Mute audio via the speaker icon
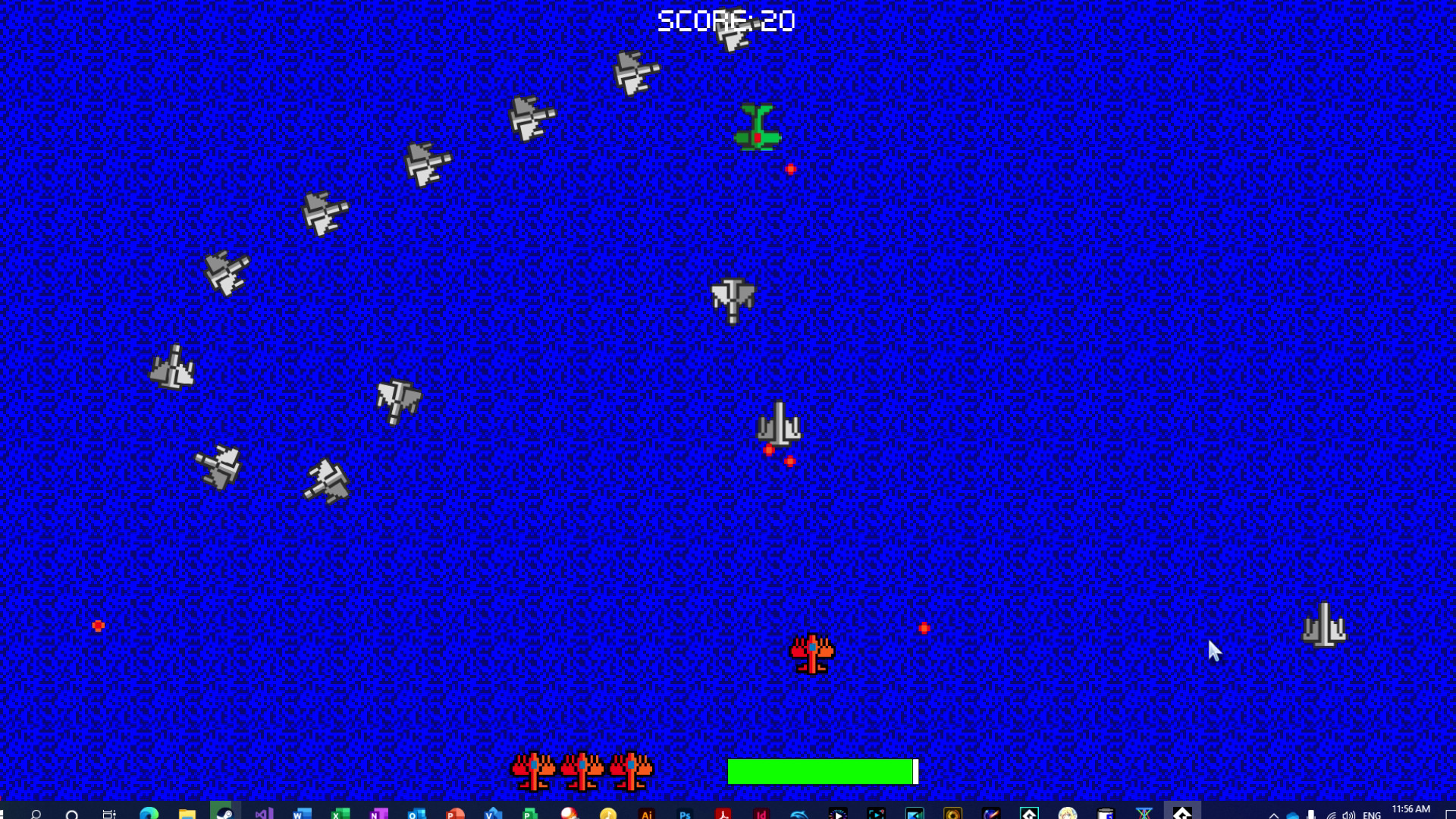This screenshot has width=1456, height=819. 1350,810
